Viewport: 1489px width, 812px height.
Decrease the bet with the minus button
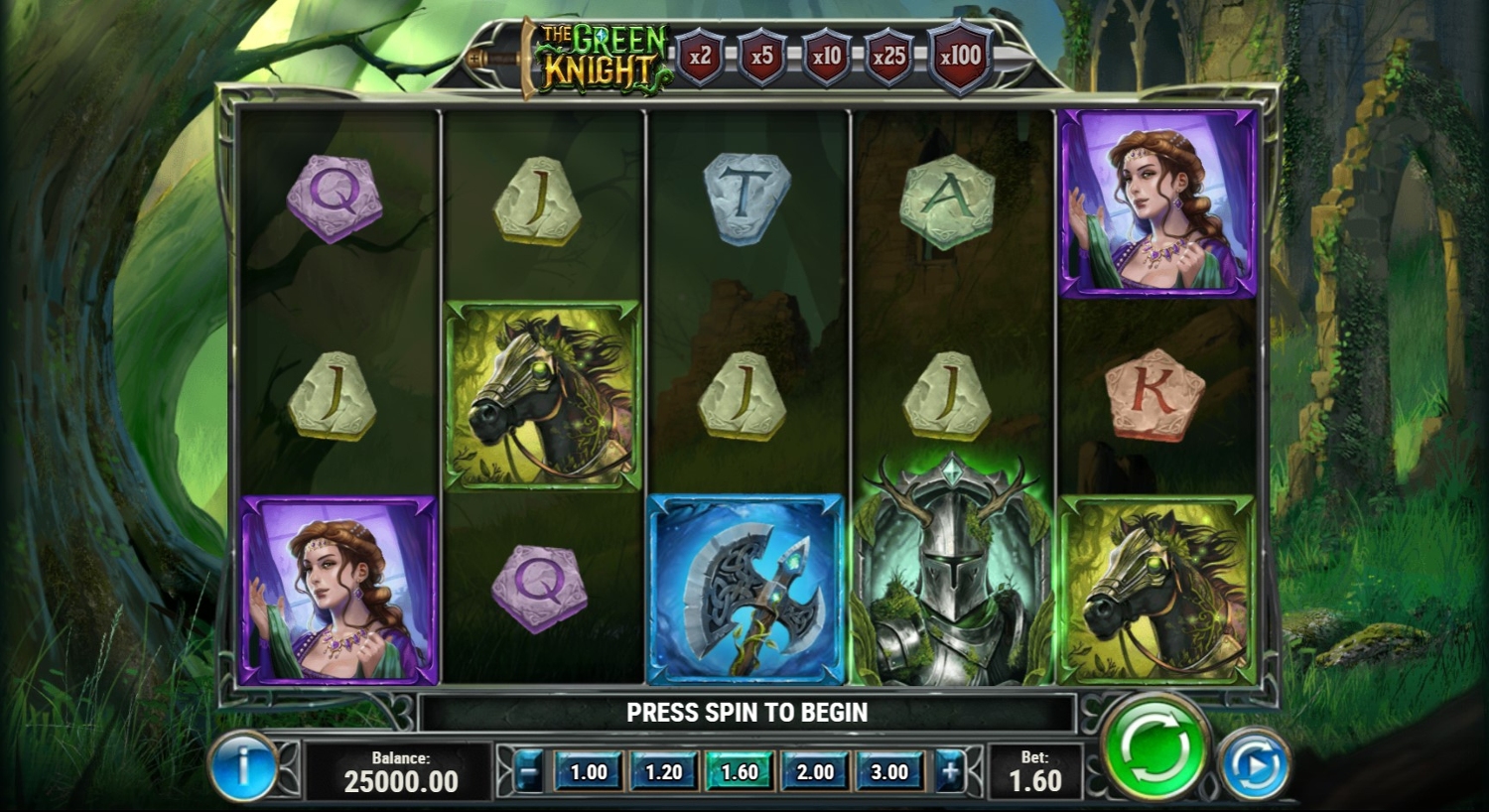pyautogui.click(x=530, y=771)
